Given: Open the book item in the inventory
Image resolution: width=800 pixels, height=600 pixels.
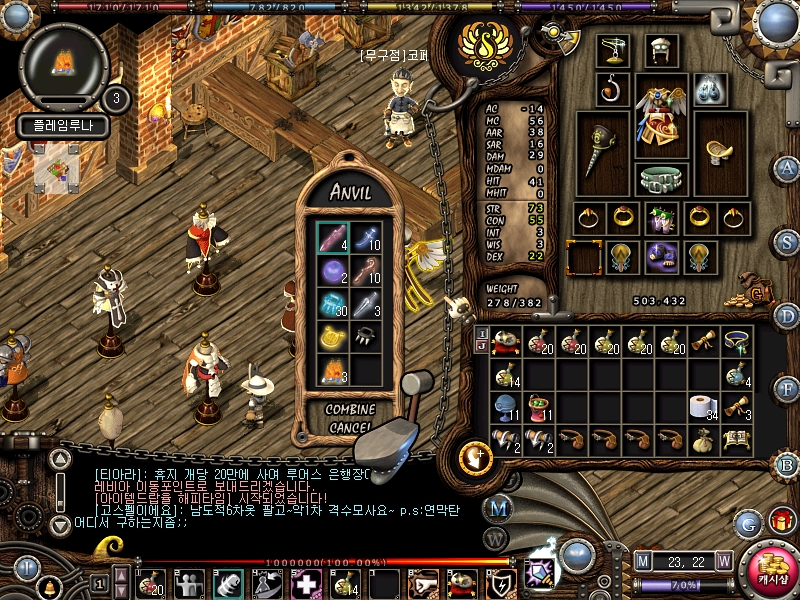Looking at the screenshot, I should (x=737, y=439).
